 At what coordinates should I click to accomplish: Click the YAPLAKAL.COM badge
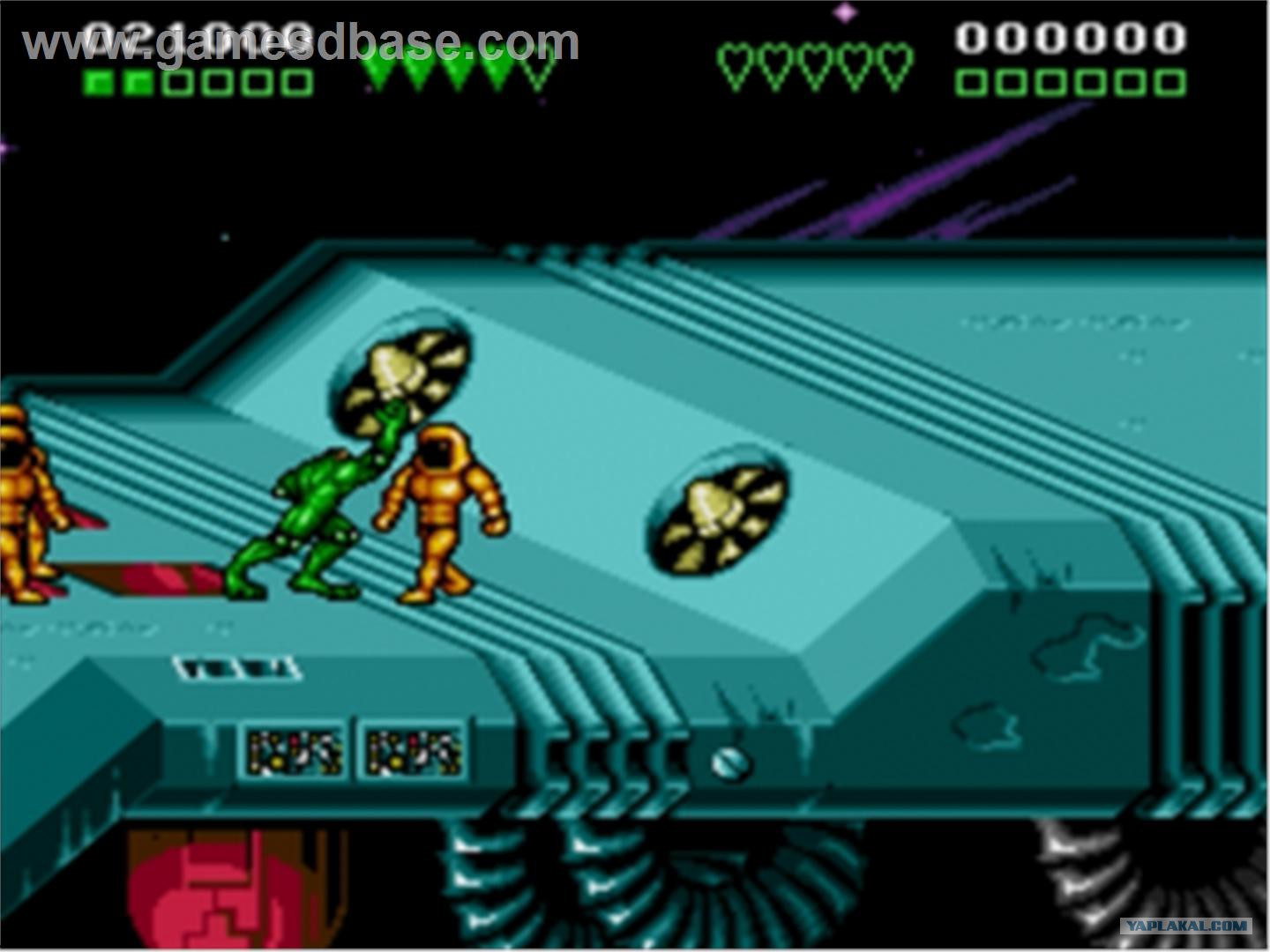pyautogui.click(x=1186, y=927)
